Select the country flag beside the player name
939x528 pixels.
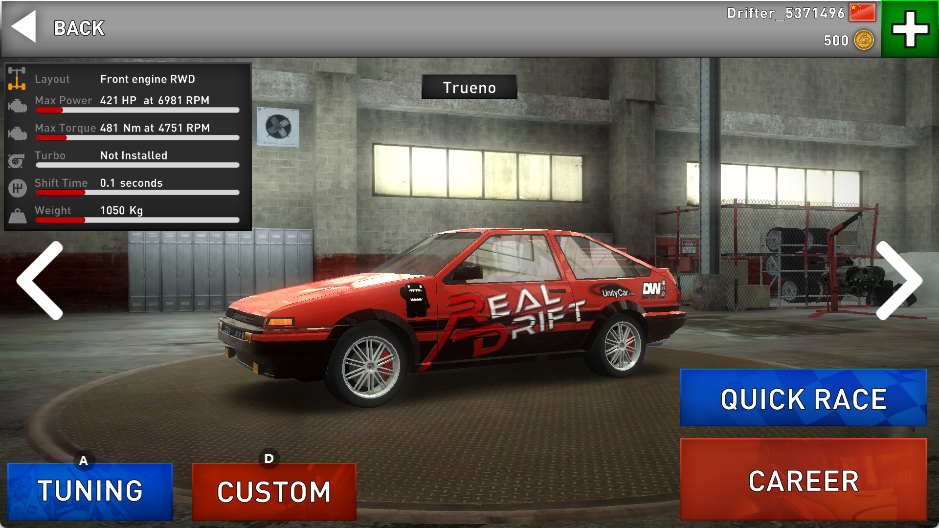tap(862, 13)
